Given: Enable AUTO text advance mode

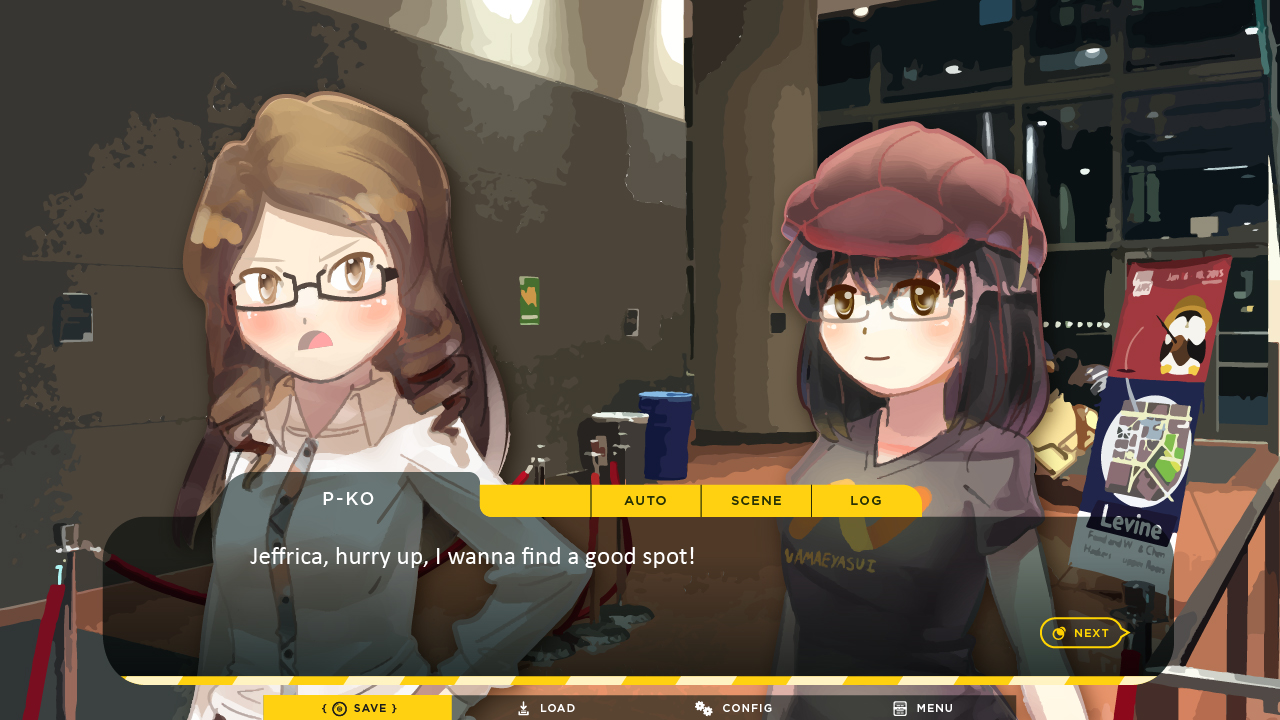Looking at the screenshot, I should [645, 500].
